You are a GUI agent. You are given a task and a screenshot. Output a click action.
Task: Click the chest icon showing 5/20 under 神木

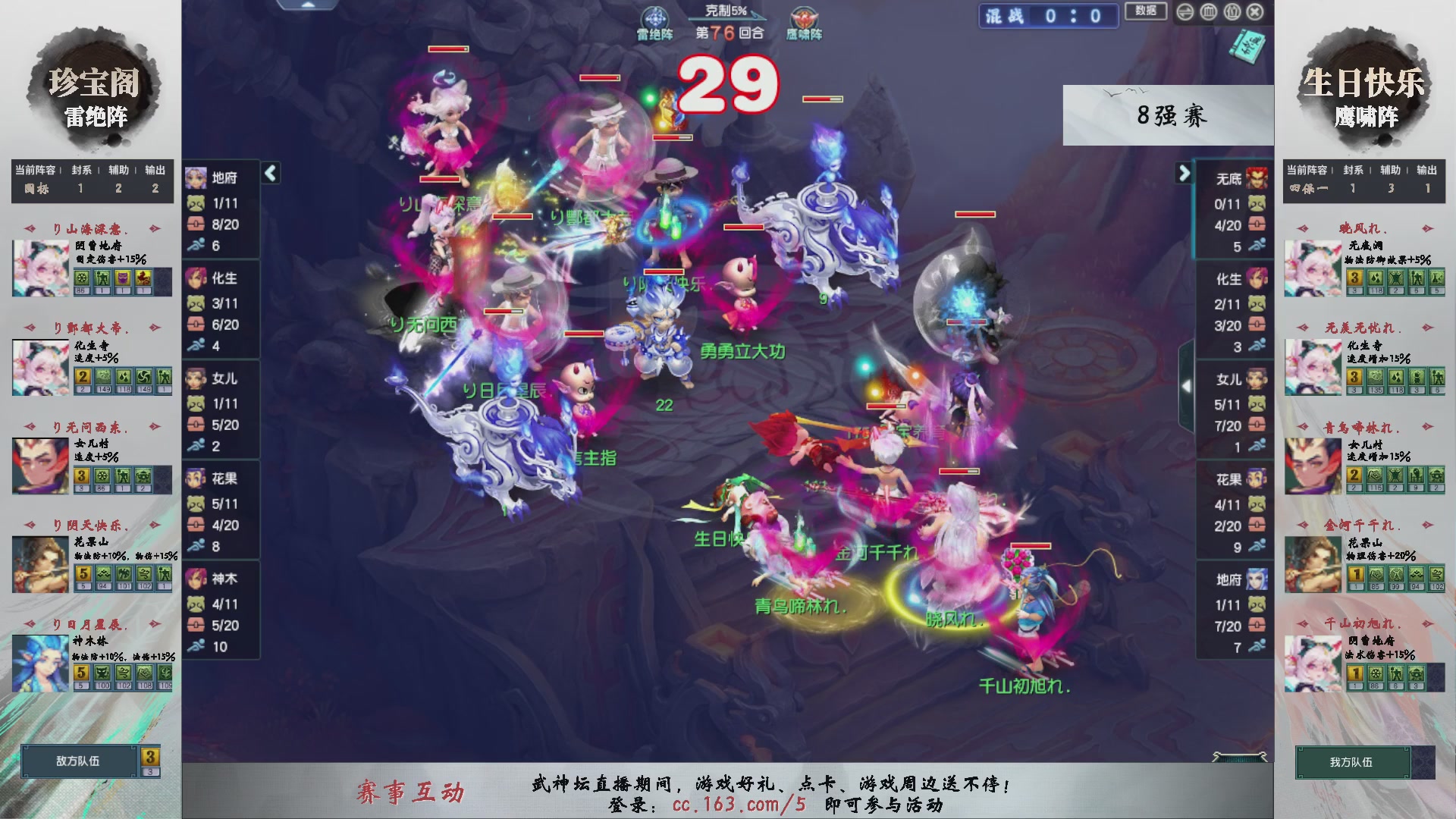click(x=196, y=626)
